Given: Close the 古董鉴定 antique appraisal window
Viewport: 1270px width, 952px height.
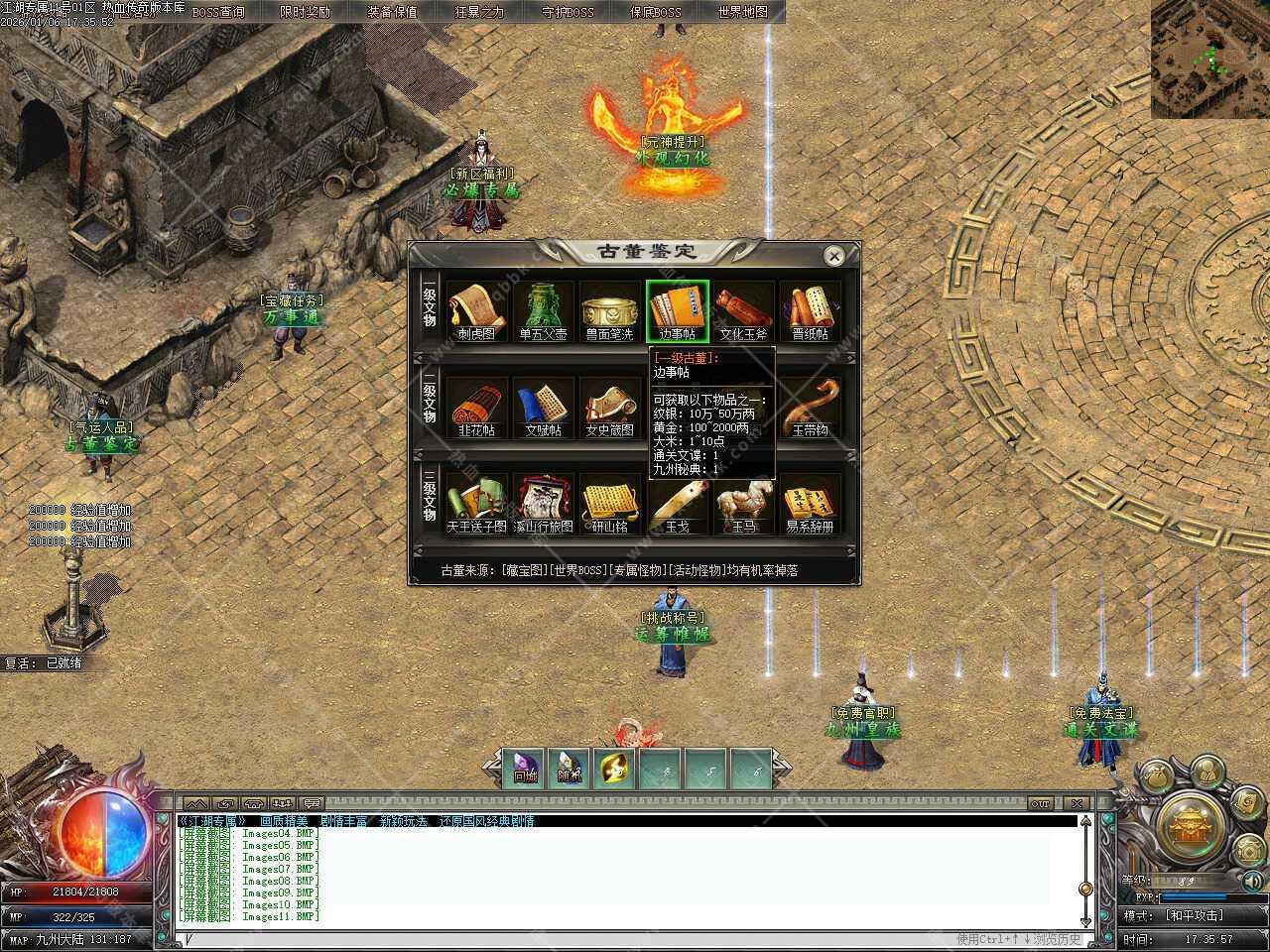Looking at the screenshot, I should pos(834,256).
